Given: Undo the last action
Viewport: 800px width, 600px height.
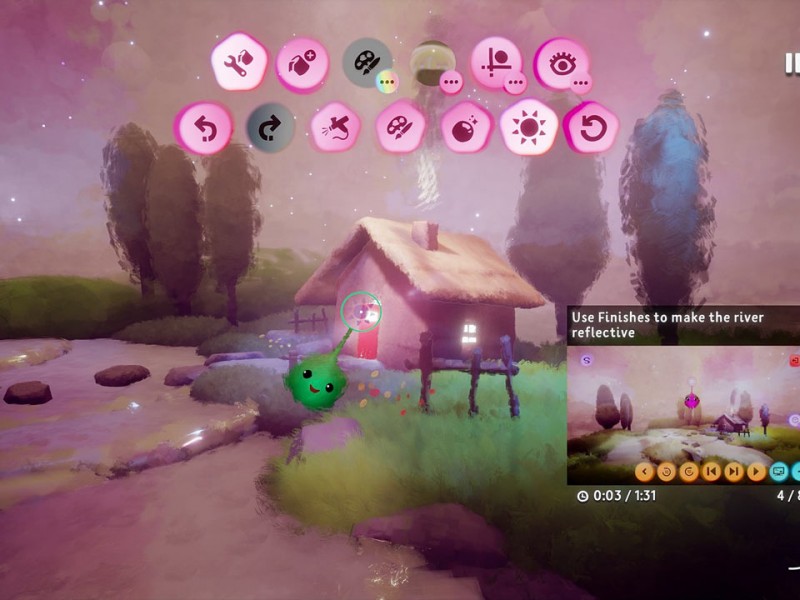Looking at the screenshot, I should (x=204, y=129).
